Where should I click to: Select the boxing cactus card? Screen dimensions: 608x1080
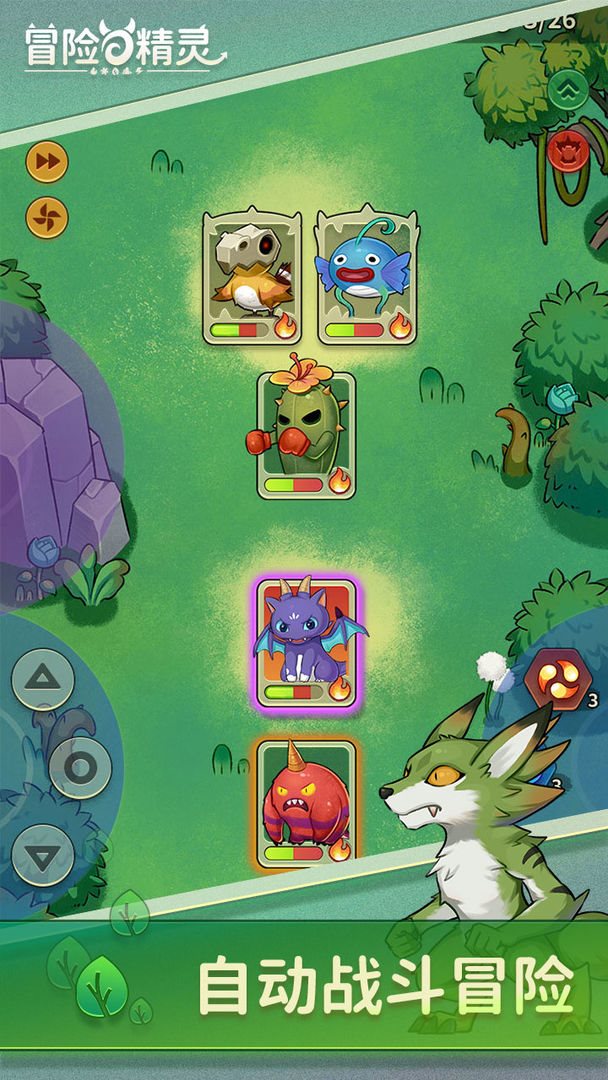[x=306, y=435]
